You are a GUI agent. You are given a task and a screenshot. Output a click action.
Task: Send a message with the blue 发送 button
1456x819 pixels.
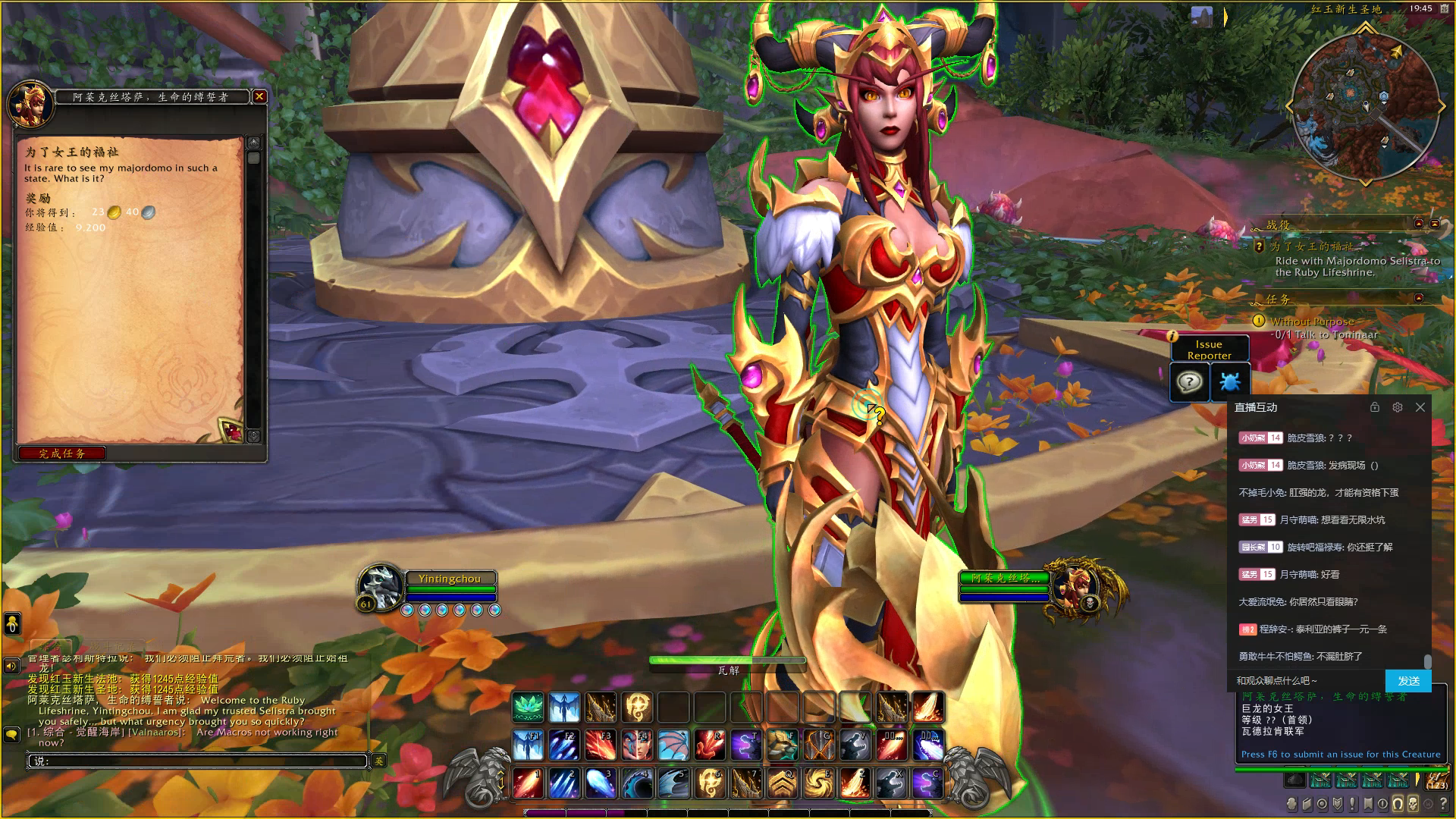[1407, 681]
